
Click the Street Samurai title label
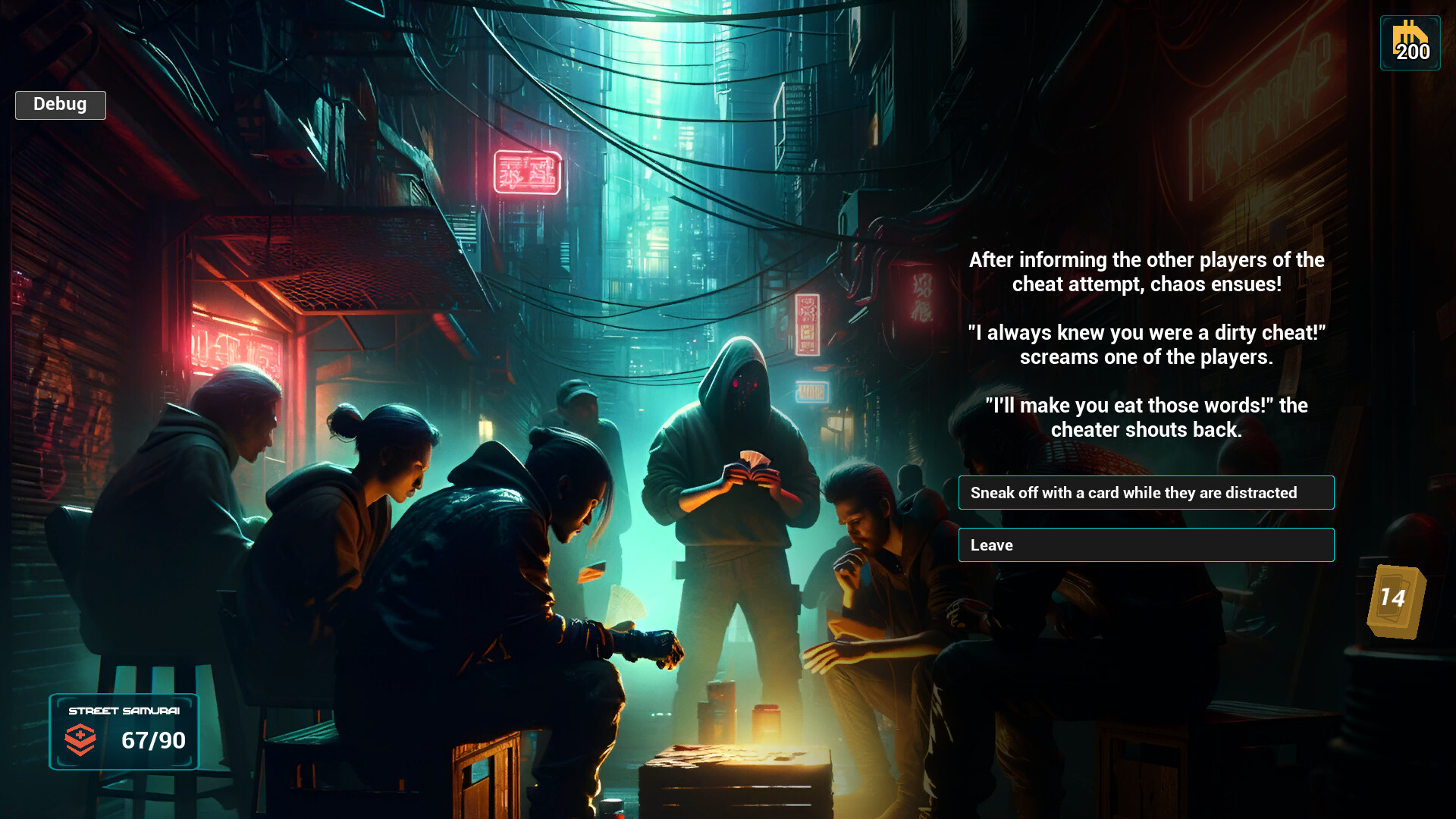(124, 712)
